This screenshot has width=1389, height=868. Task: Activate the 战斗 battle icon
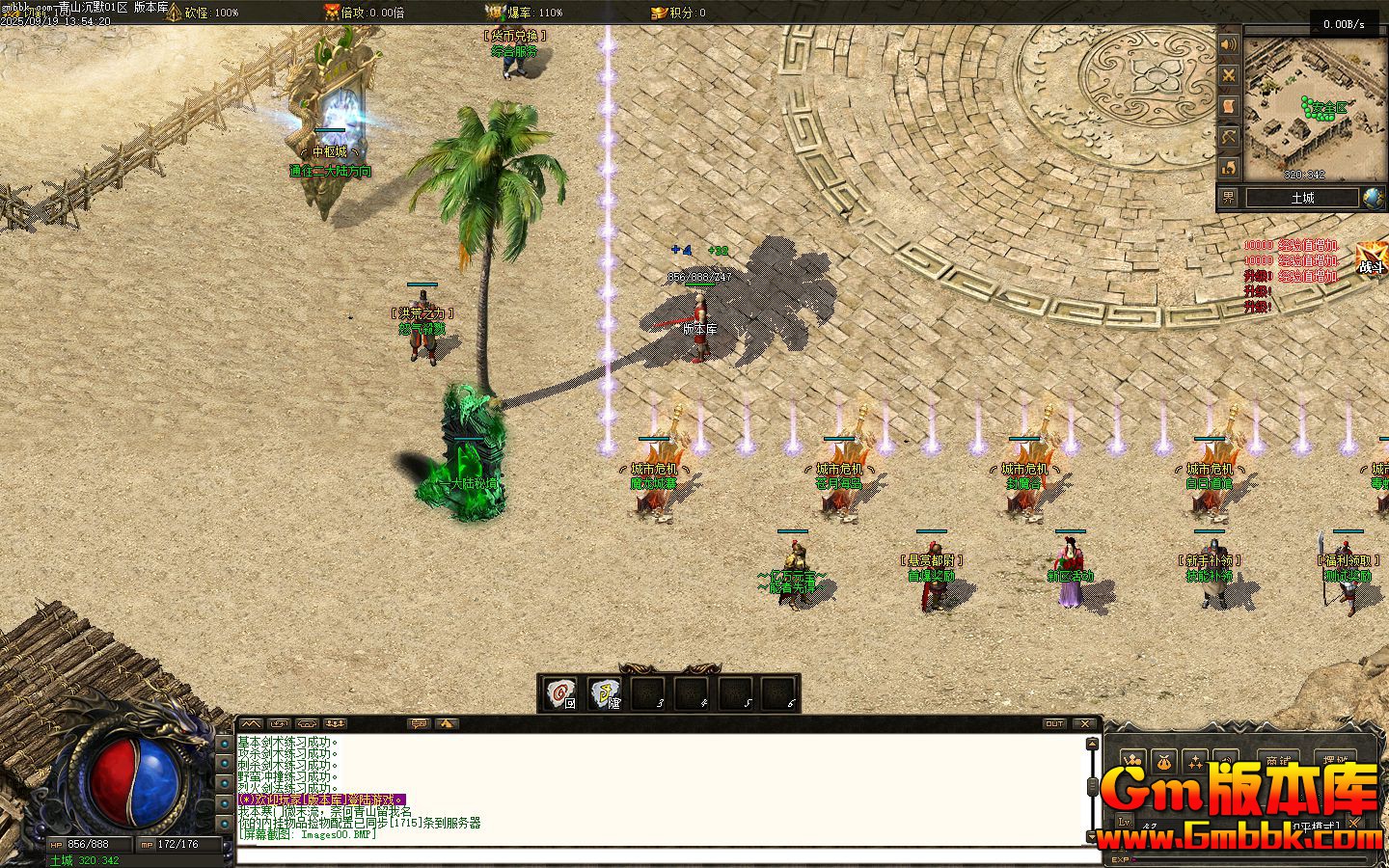[1371, 258]
